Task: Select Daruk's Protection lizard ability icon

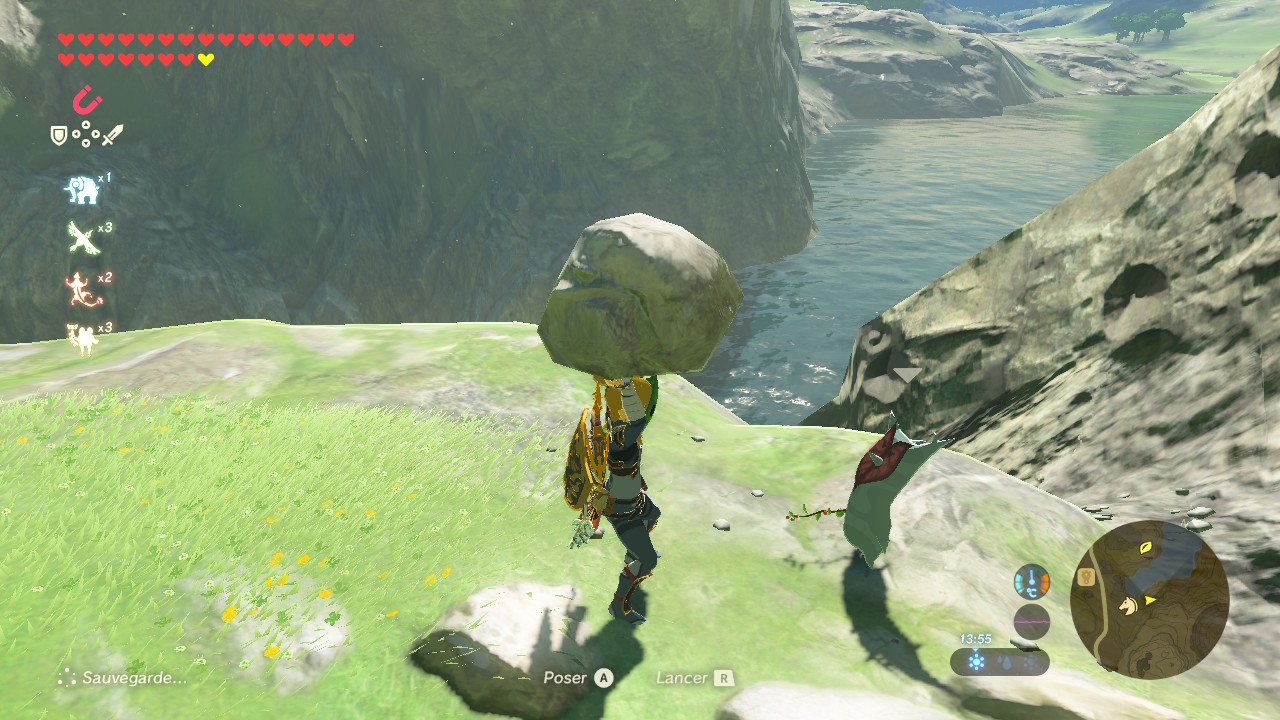Action: pyautogui.click(x=82, y=289)
